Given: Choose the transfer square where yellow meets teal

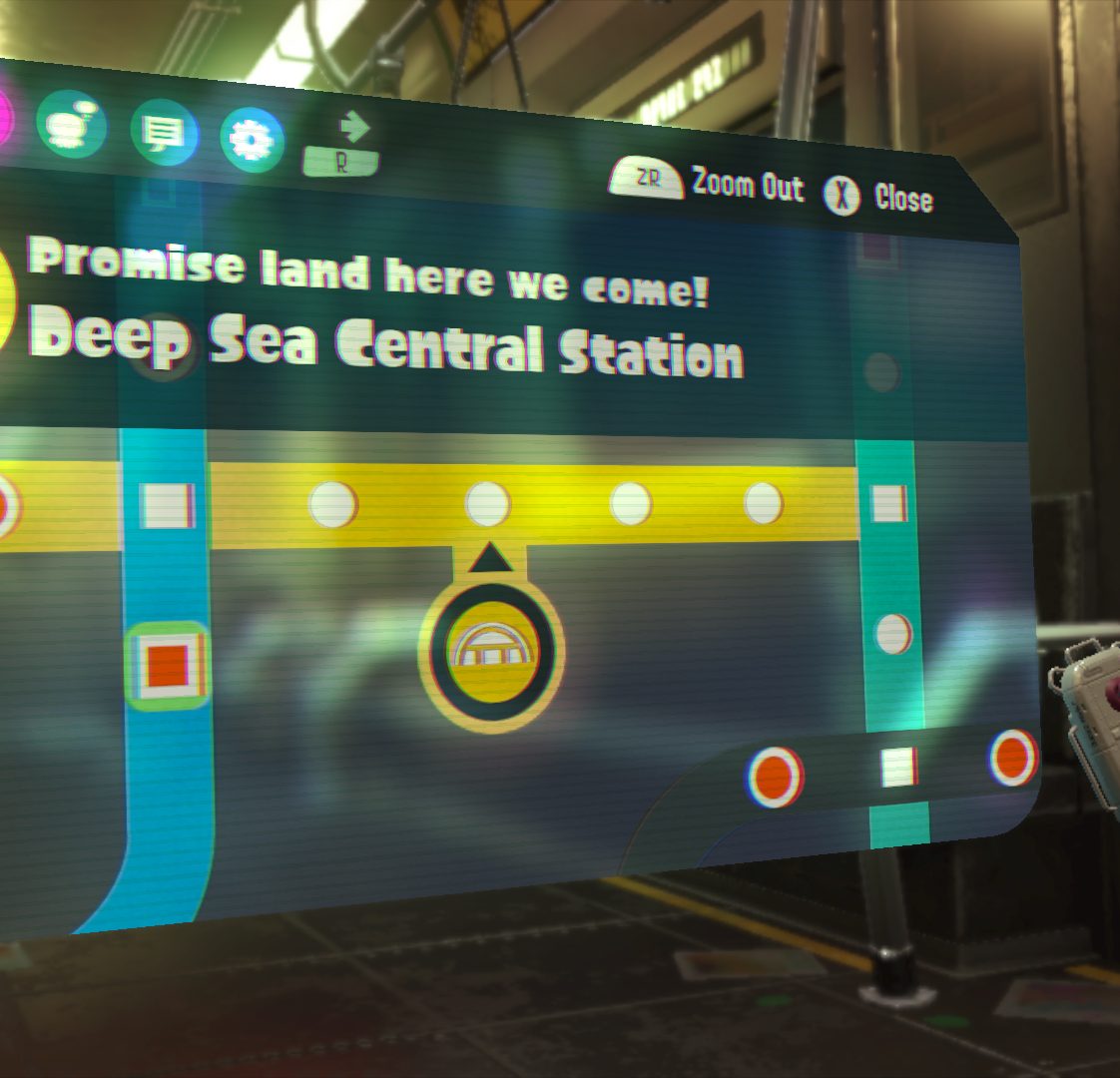Looking at the screenshot, I should tap(887, 503).
